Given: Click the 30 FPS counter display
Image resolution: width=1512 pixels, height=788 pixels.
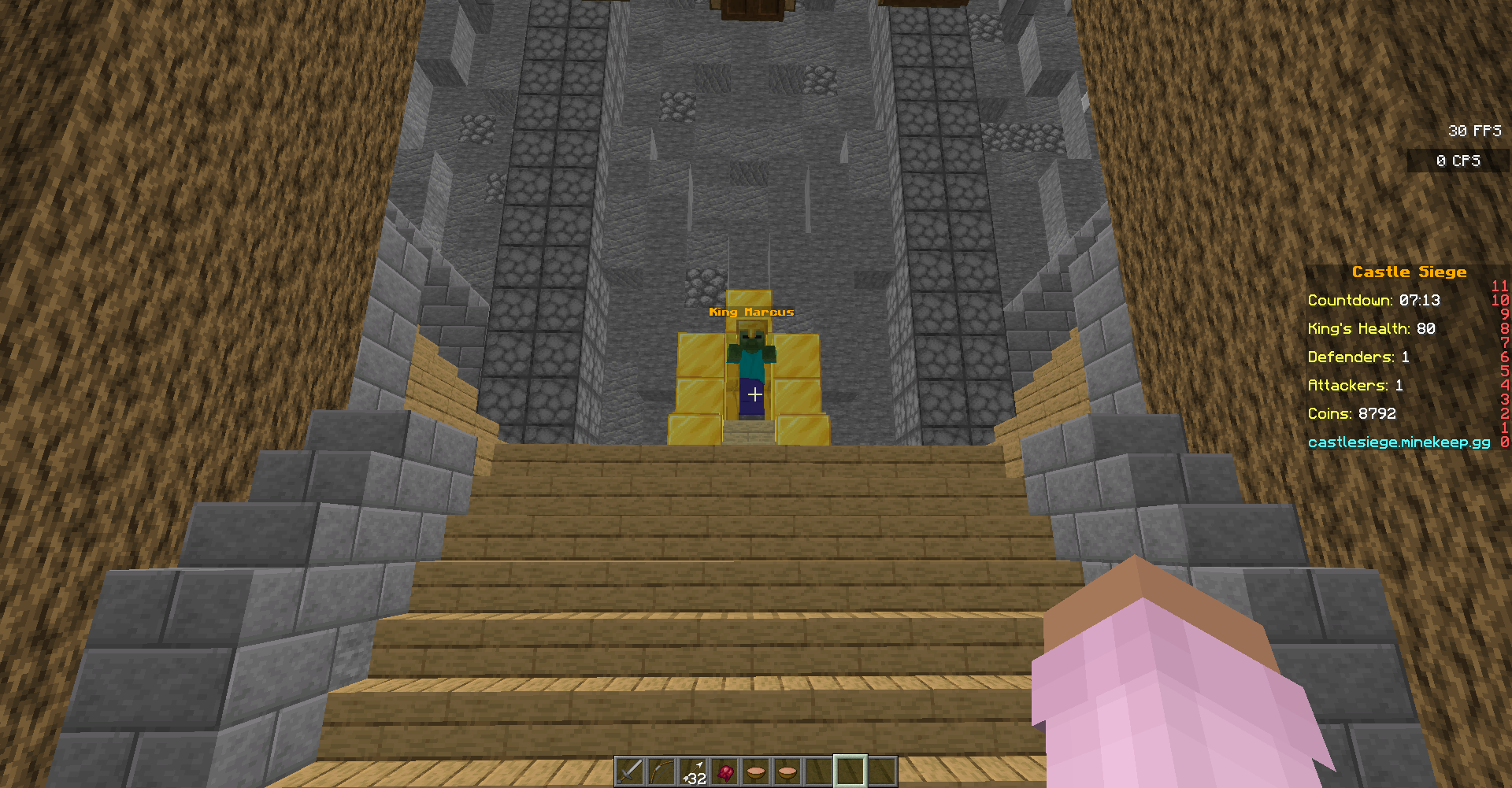Looking at the screenshot, I should (1475, 131).
